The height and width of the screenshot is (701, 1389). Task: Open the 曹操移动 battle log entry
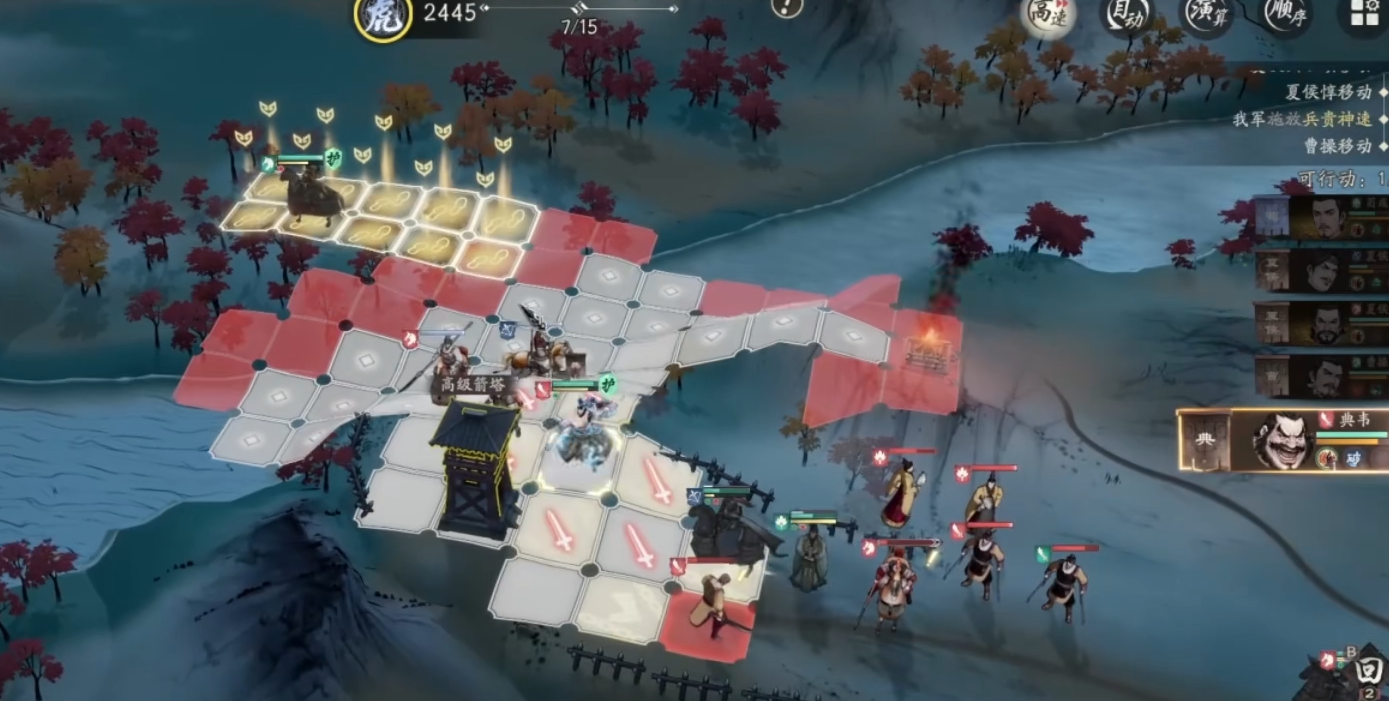coord(1337,146)
